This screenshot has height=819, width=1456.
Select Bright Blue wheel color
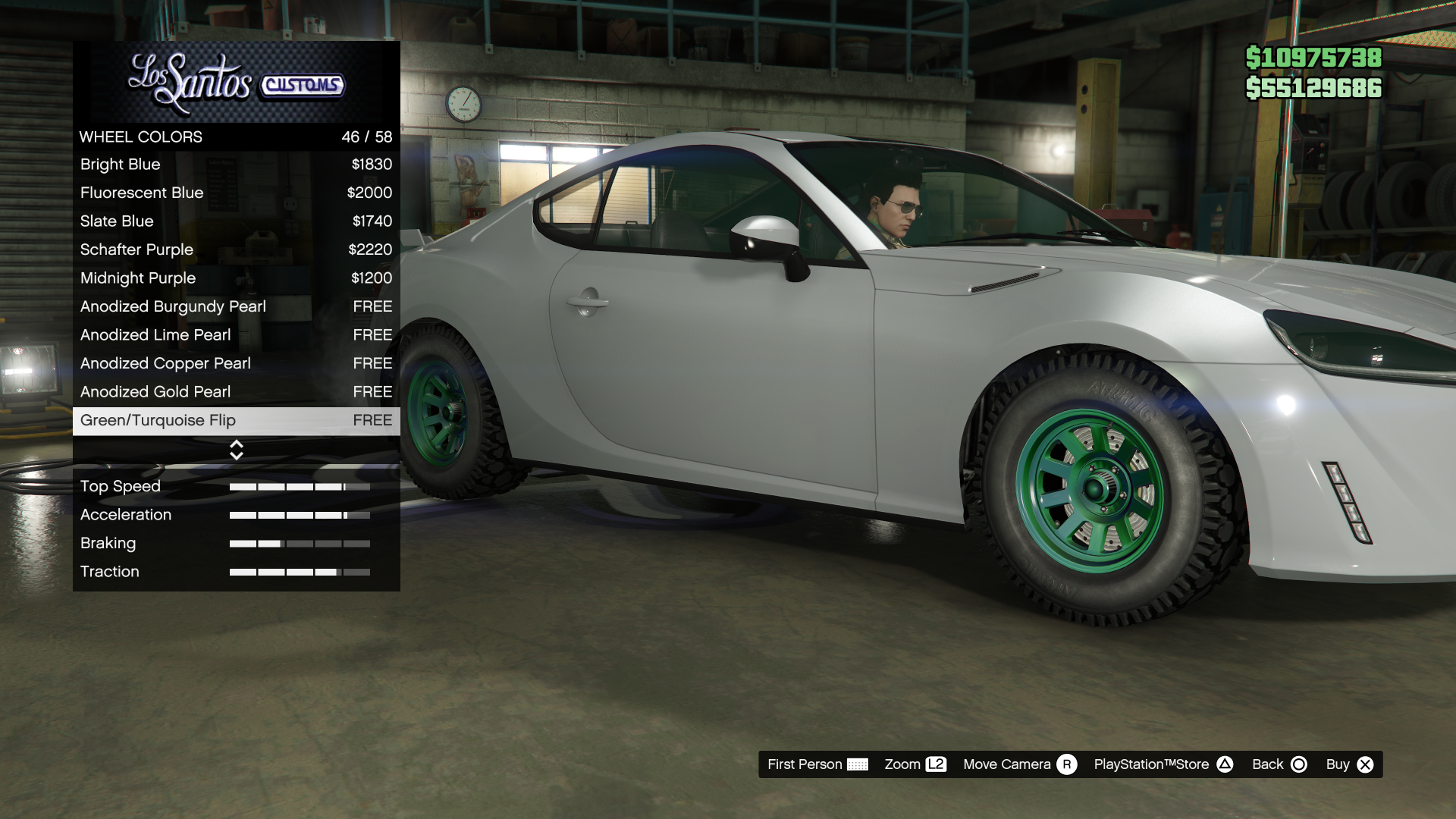[x=236, y=165]
